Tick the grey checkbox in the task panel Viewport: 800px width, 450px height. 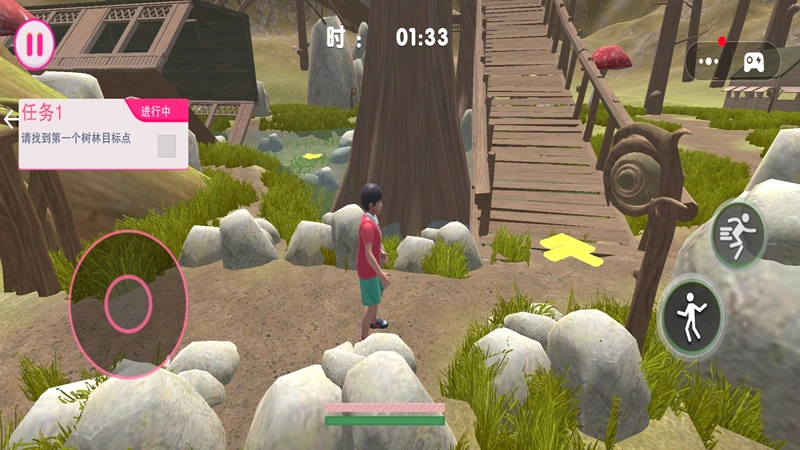coord(167,146)
